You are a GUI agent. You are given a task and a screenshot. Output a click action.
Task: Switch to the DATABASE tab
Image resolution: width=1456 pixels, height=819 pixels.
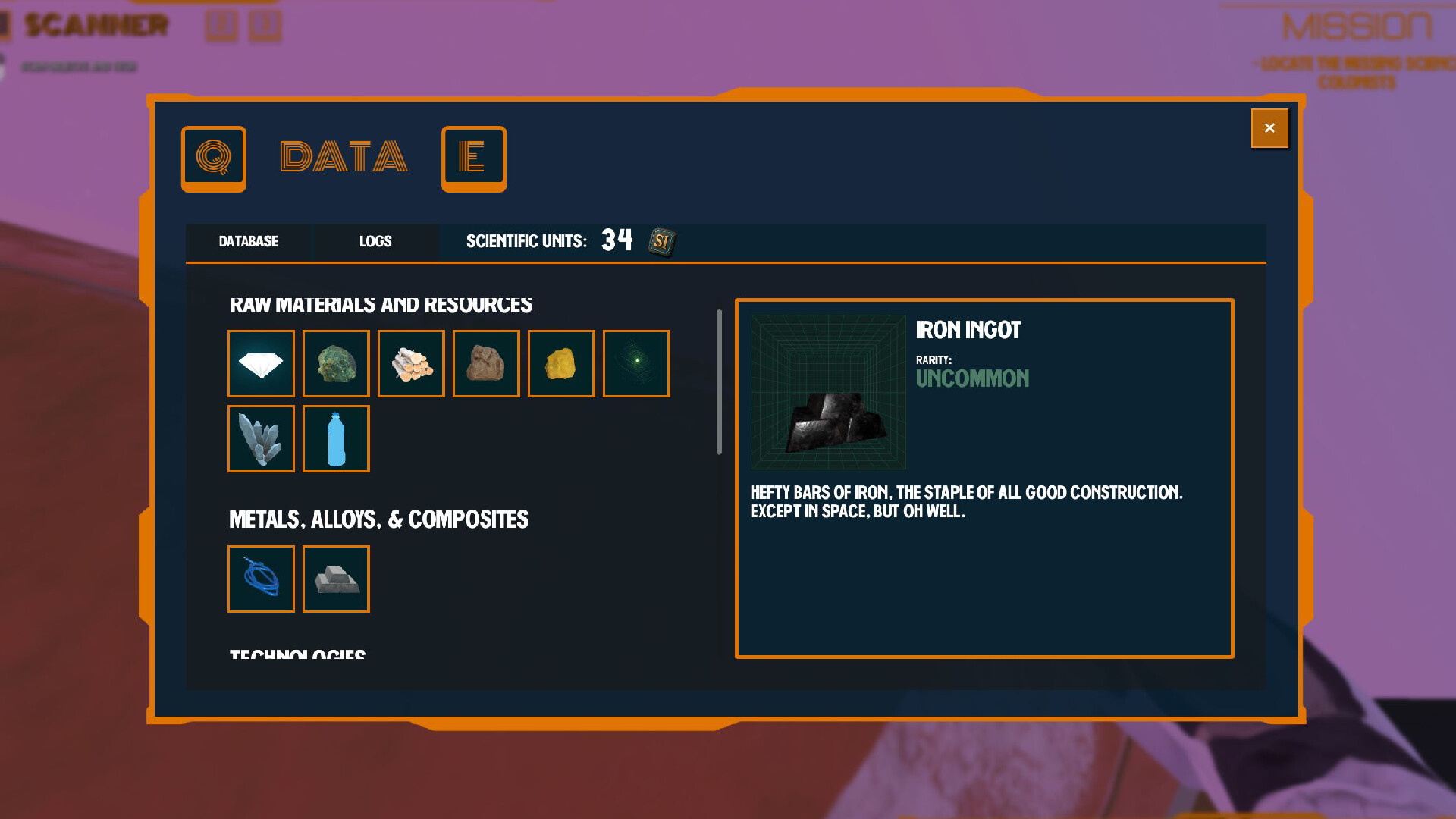(x=249, y=241)
